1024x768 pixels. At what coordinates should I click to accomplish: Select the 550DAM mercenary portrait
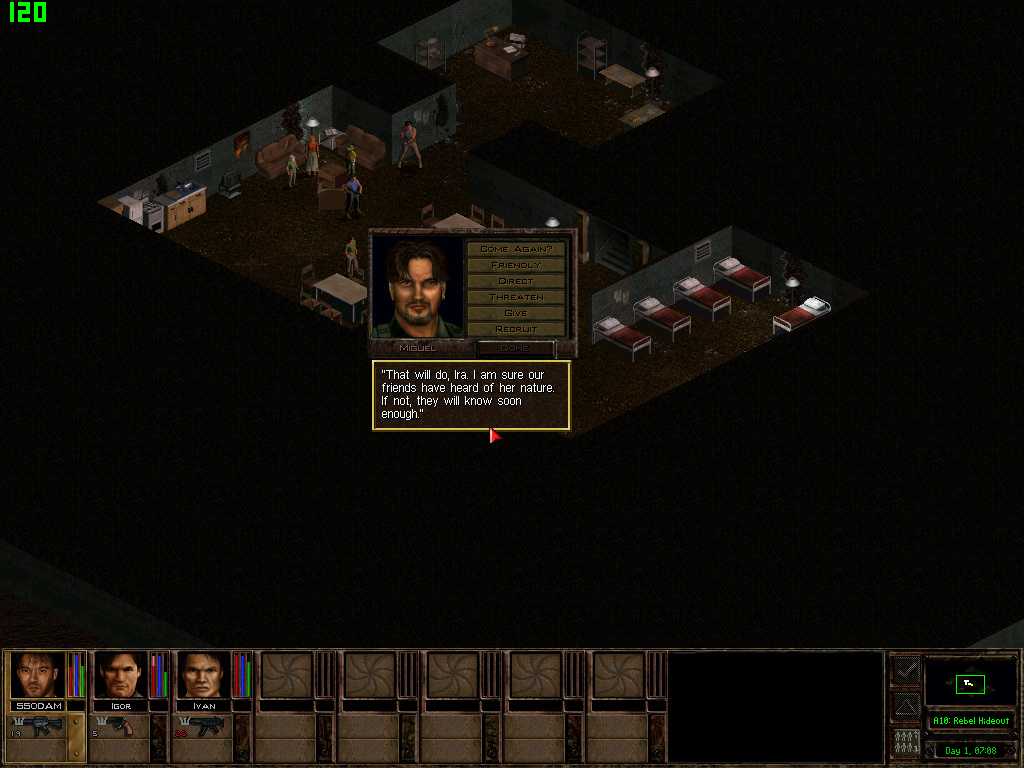(x=38, y=675)
